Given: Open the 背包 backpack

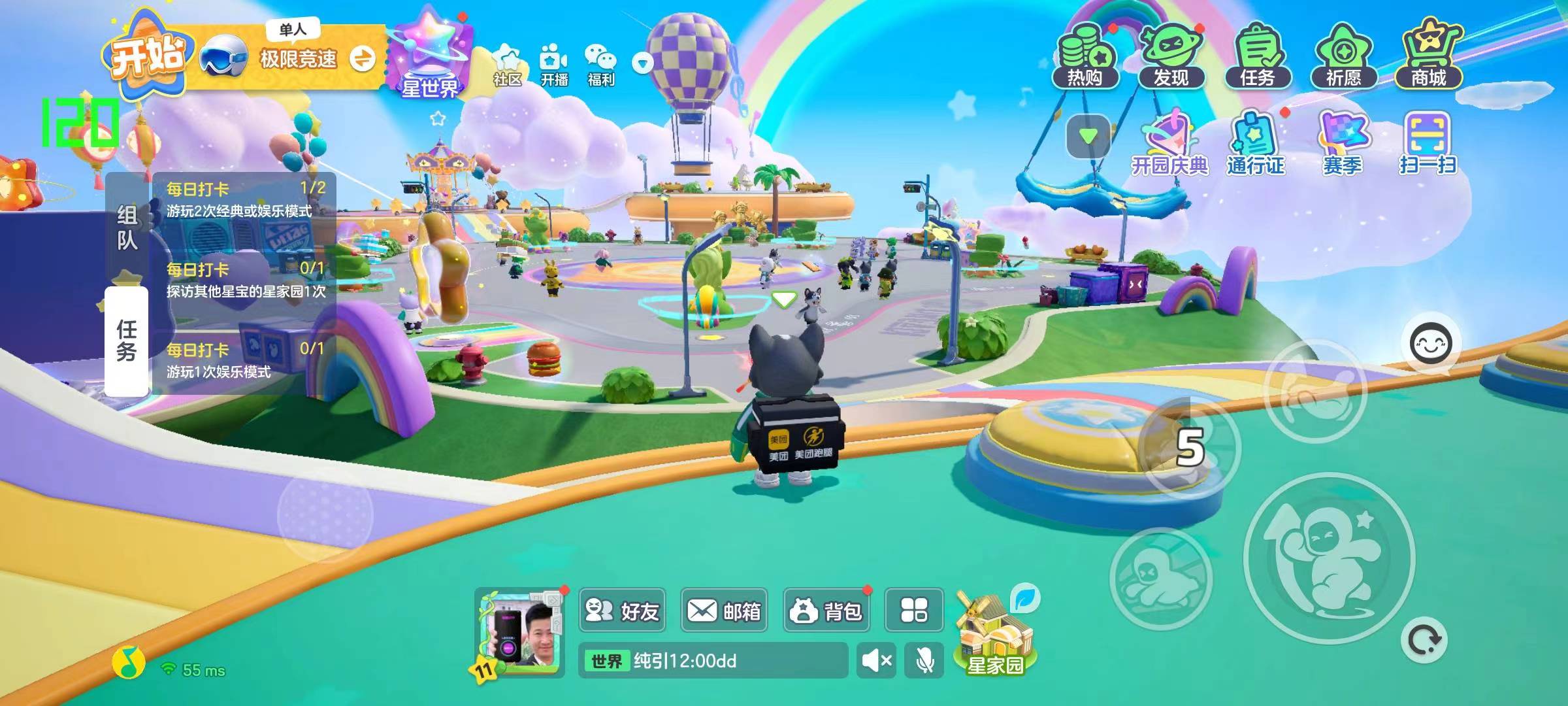Looking at the screenshot, I should pos(826,611).
